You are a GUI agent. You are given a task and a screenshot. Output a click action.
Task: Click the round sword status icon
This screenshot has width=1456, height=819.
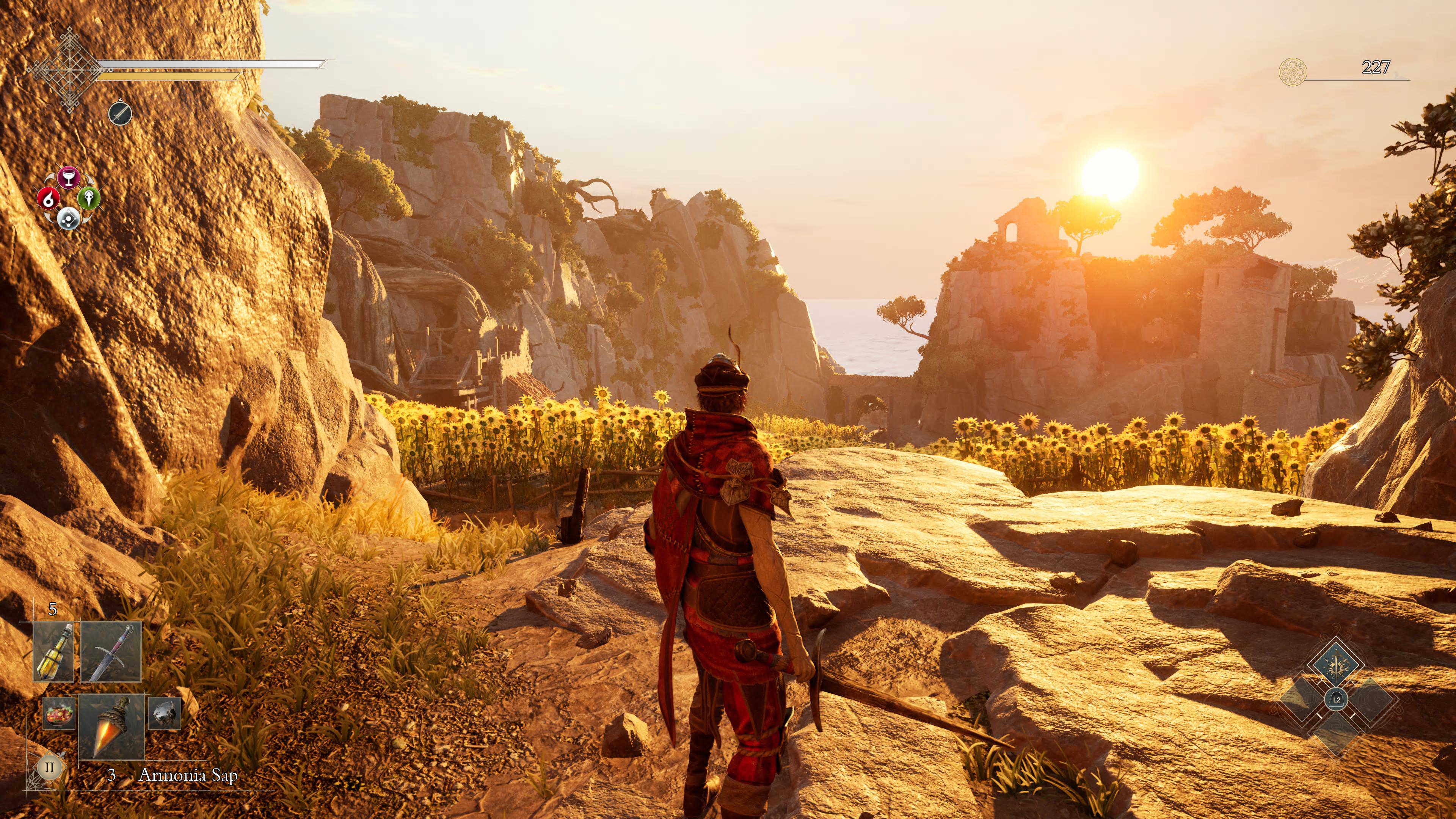pos(120,114)
